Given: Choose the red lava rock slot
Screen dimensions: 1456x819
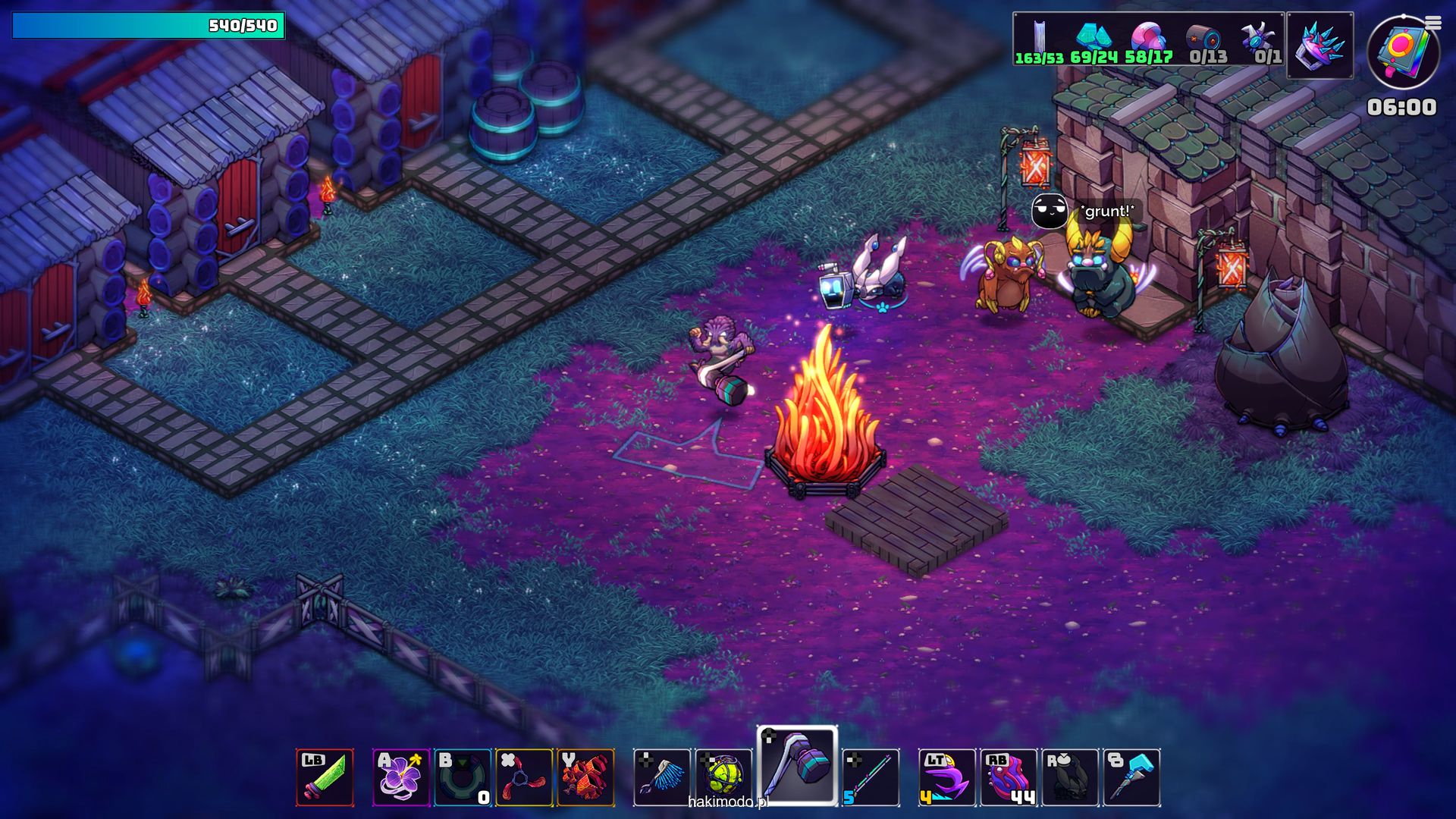Looking at the screenshot, I should [x=585, y=777].
